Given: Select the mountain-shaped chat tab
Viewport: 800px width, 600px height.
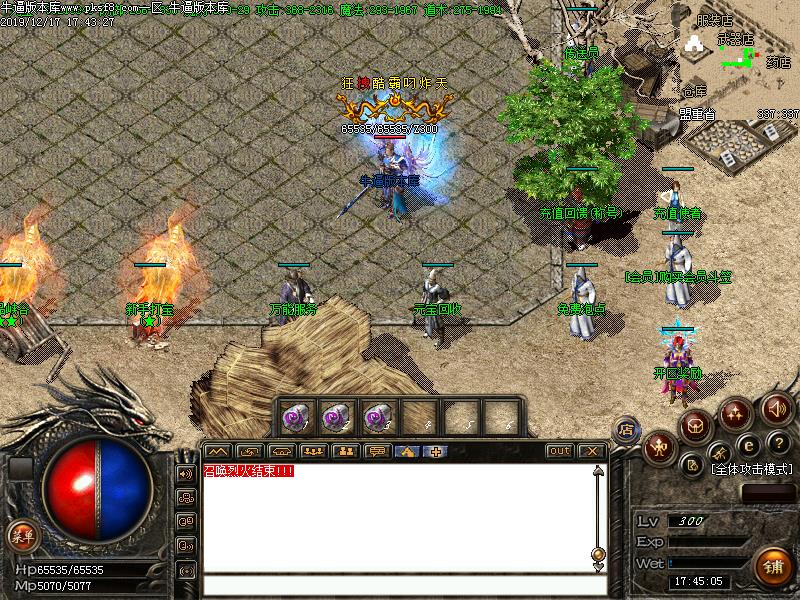Looking at the screenshot, I should [217, 451].
